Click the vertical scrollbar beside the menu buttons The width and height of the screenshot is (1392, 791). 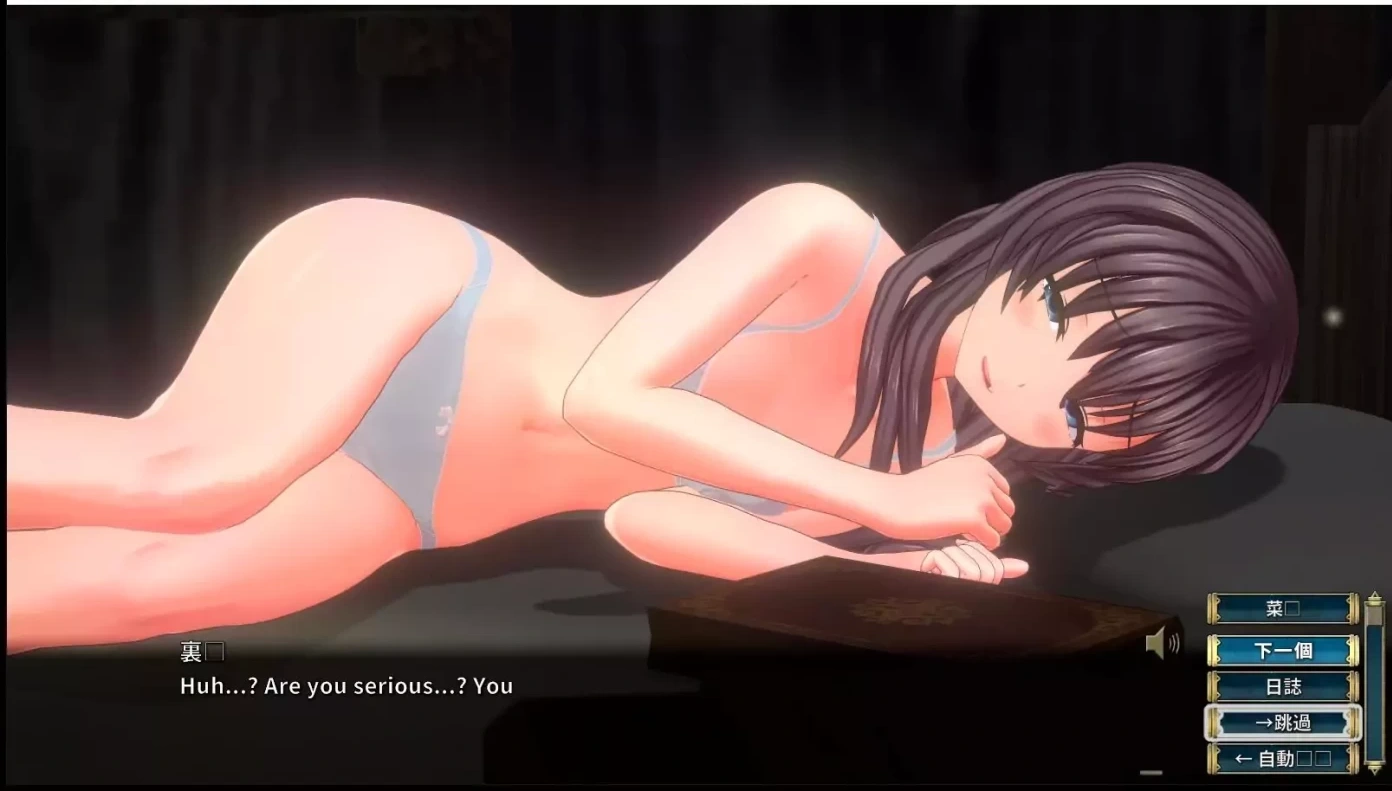(1374, 680)
